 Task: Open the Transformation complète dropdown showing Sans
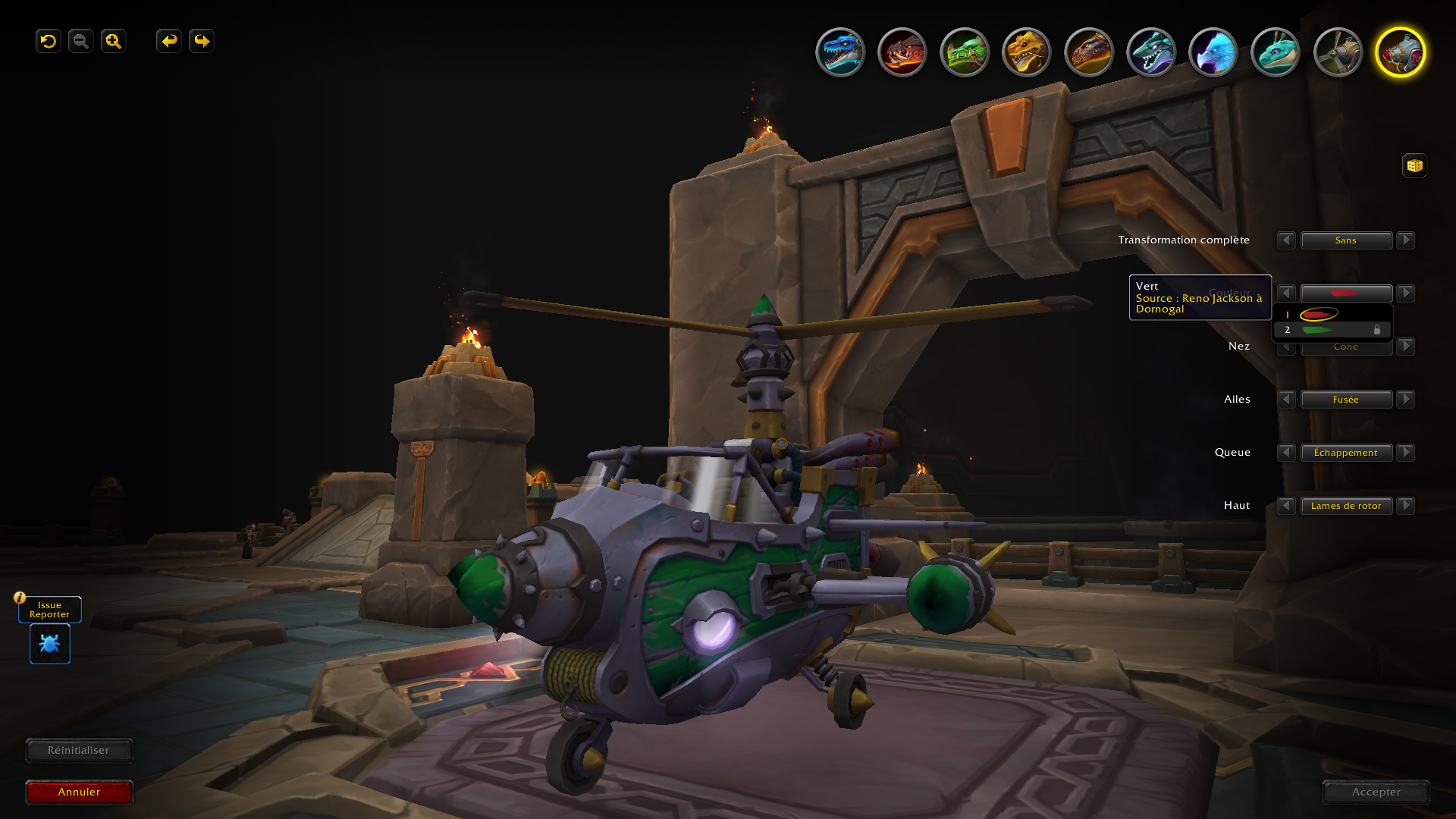(x=1346, y=240)
